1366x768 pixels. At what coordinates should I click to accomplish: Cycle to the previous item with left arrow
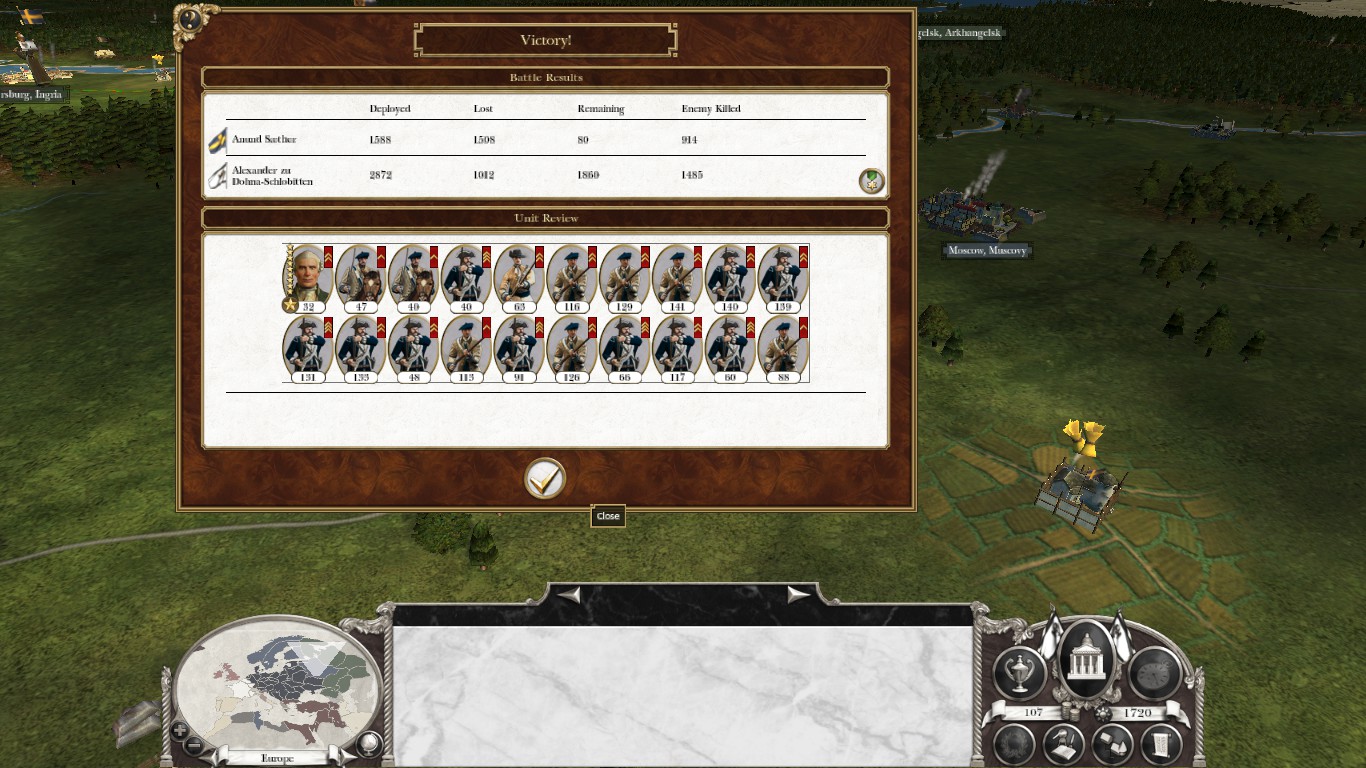point(569,595)
